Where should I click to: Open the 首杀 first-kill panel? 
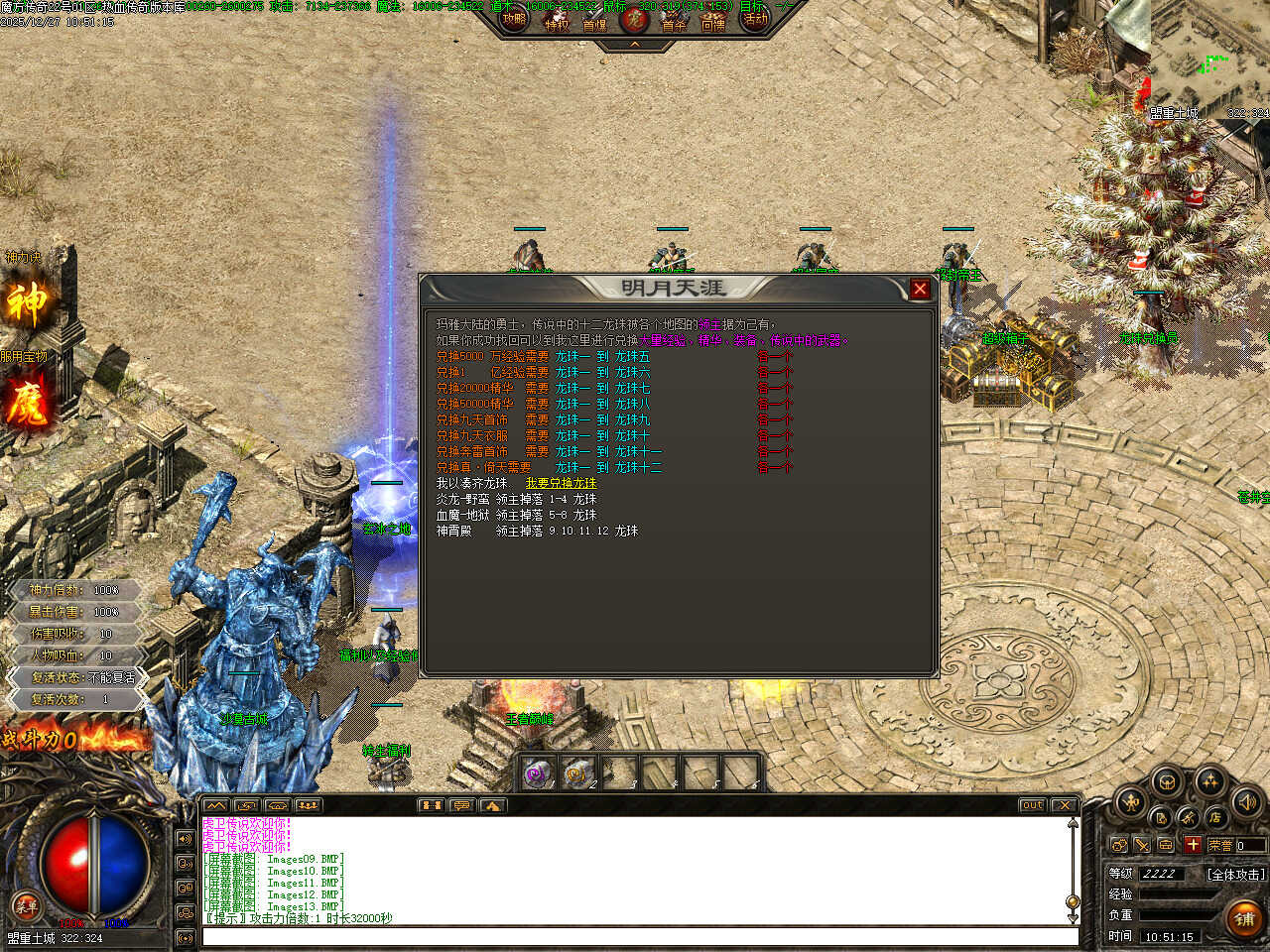[x=675, y=23]
